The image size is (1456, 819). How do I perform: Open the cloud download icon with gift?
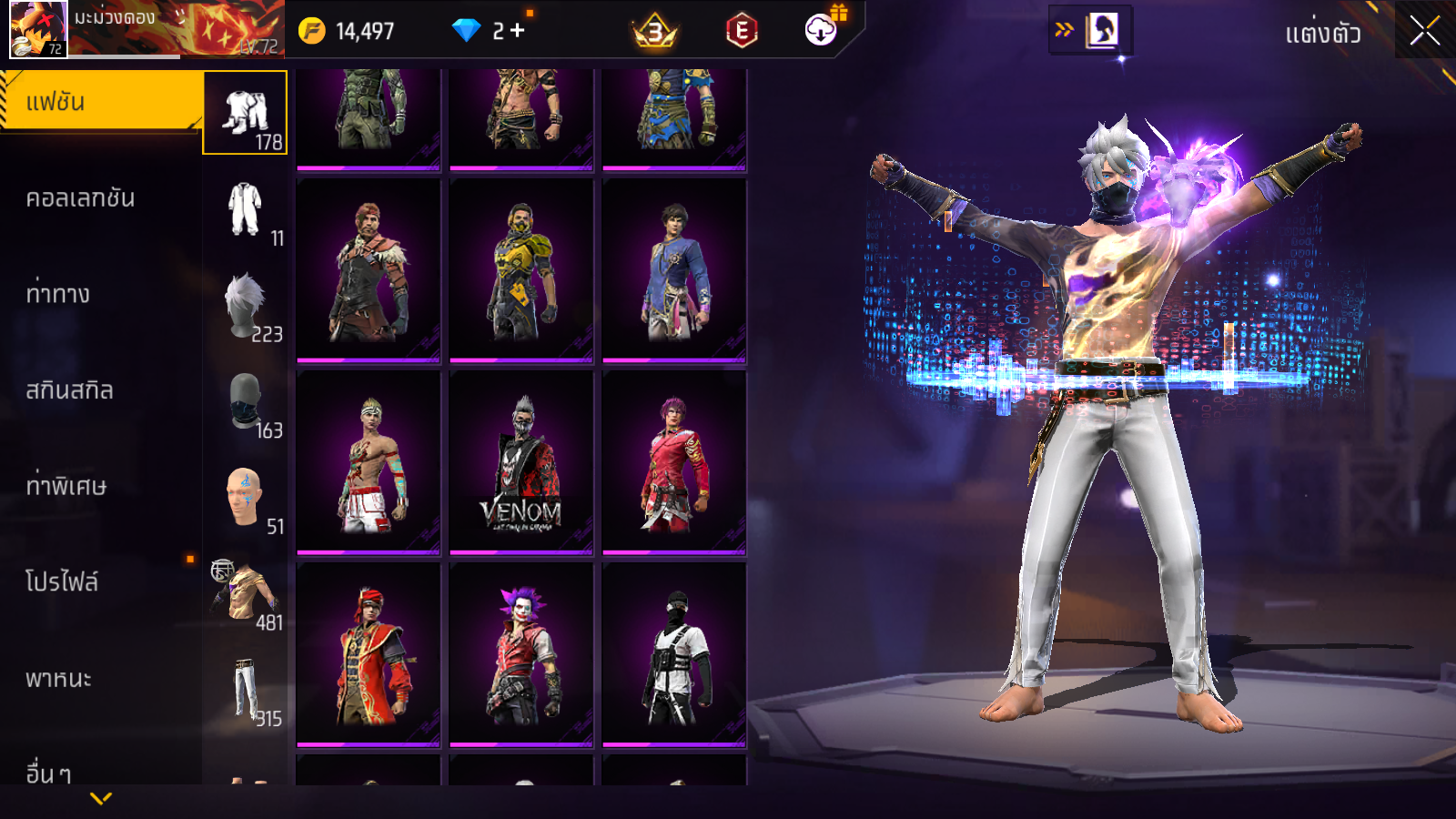point(822,30)
